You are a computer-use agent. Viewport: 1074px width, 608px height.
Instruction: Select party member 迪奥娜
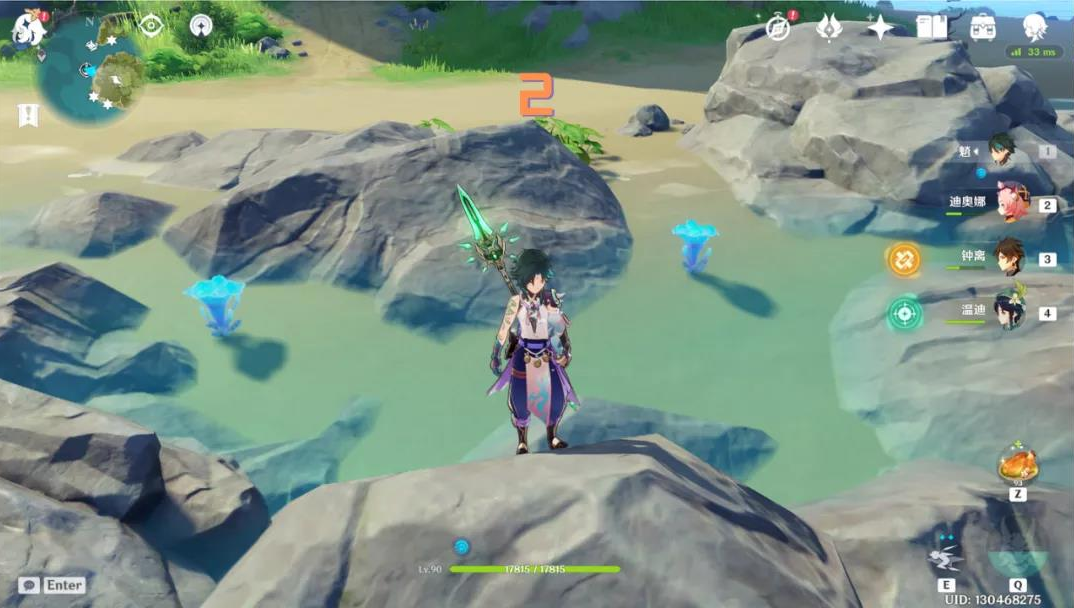click(x=1012, y=203)
